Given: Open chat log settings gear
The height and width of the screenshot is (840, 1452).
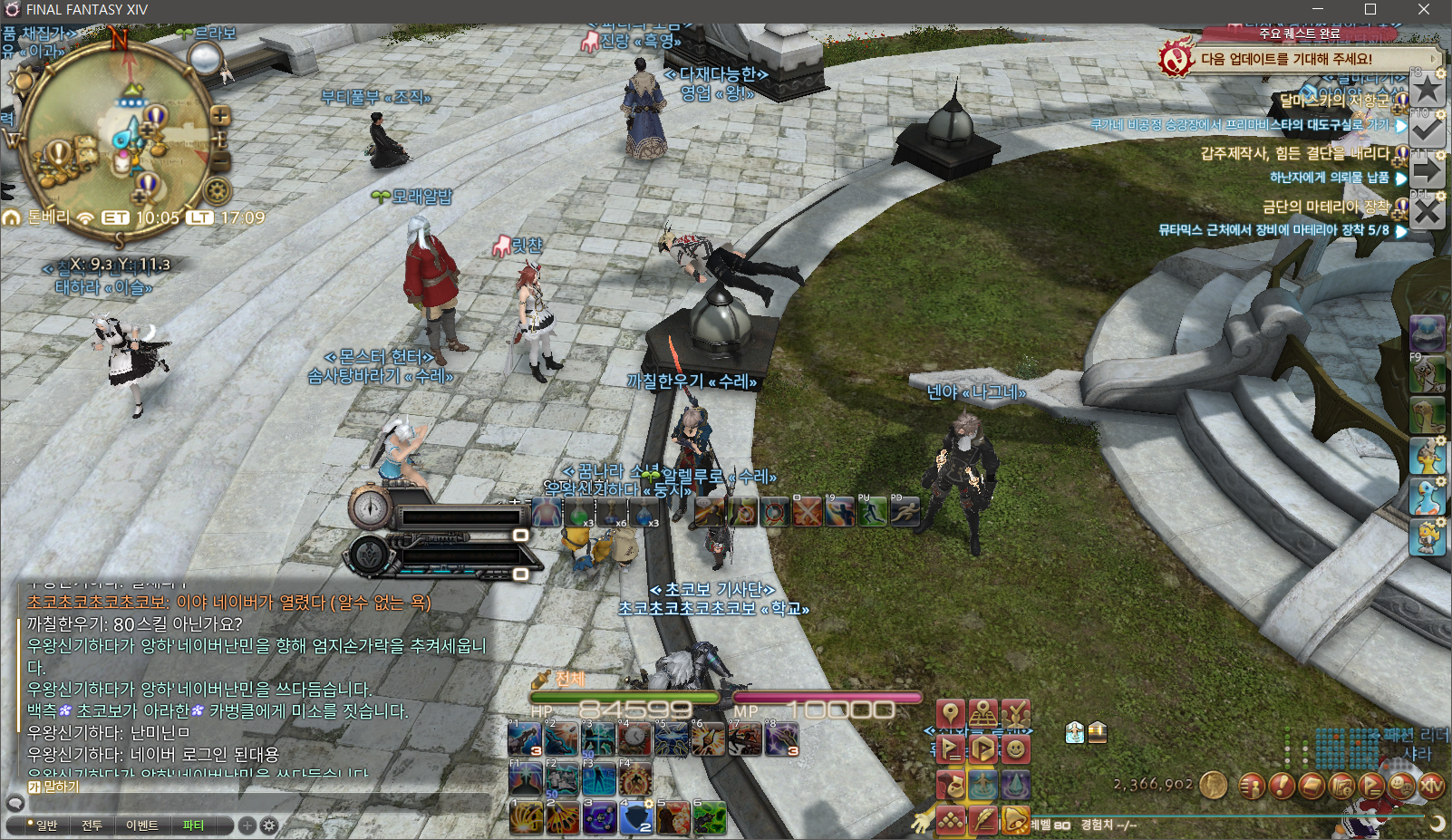Looking at the screenshot, I should point(269,826).
